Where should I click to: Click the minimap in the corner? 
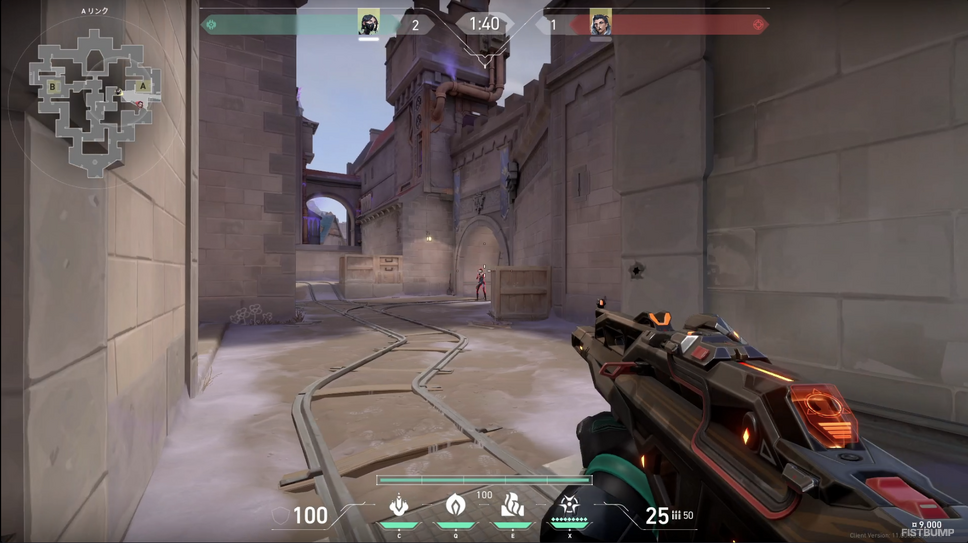pyautogui.click(x=94, y=100)
